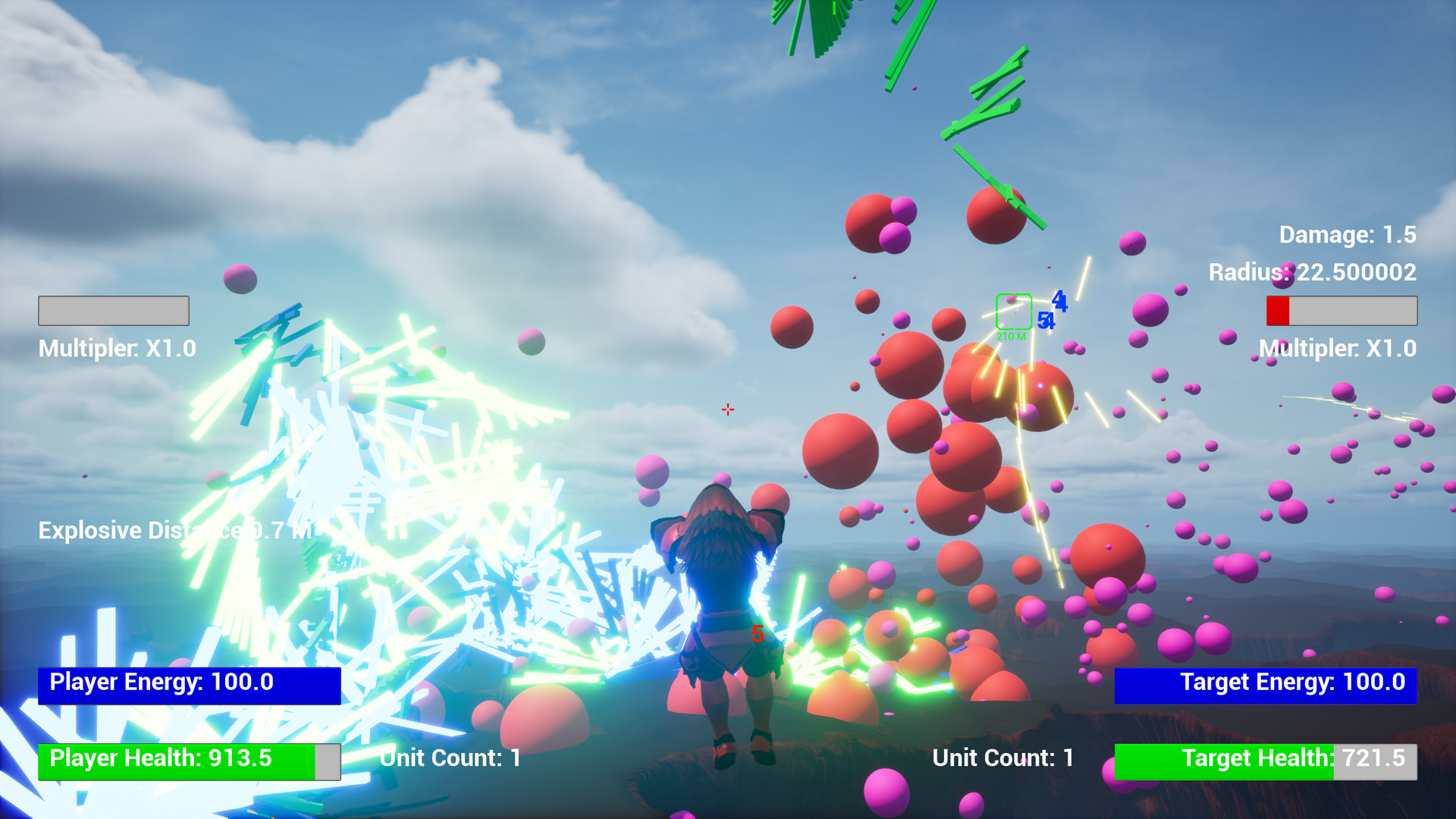Click the right Unit Count: 1 label
The width and height of the screenshot is (1456, 819).
coord(1001,758)
